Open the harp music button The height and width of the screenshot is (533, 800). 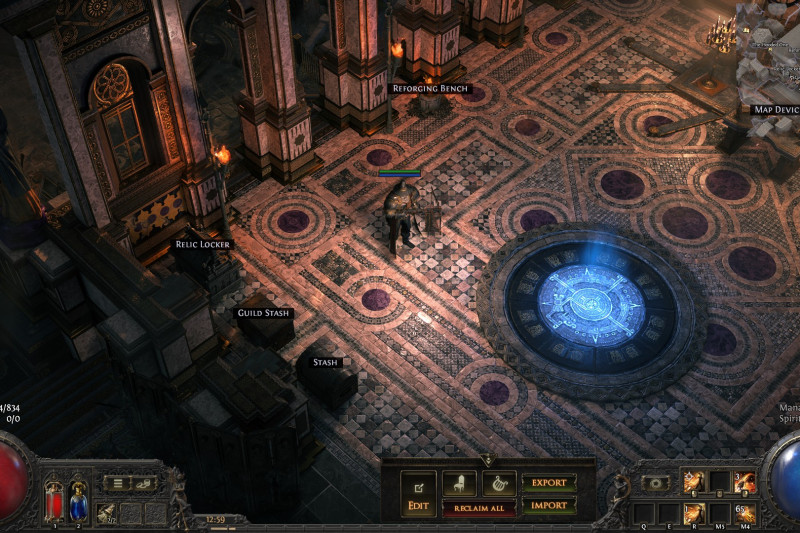499,483
